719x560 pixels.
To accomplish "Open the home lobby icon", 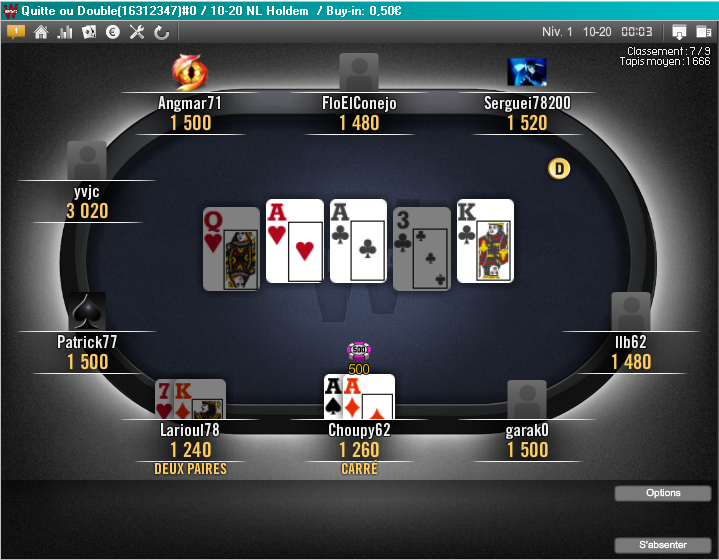I will (41, 32).
